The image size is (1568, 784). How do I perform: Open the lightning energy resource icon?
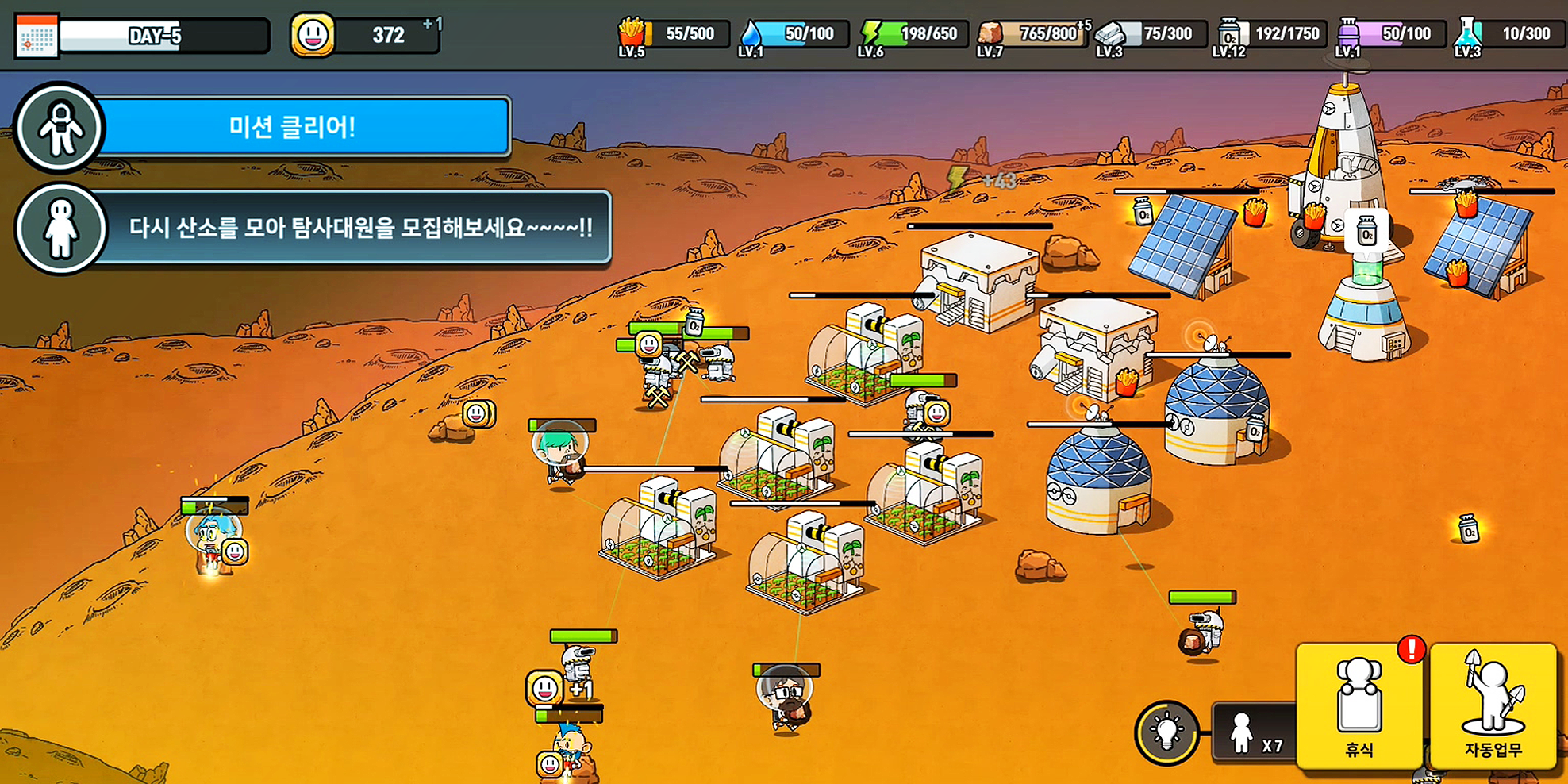(x=871, y=33)
